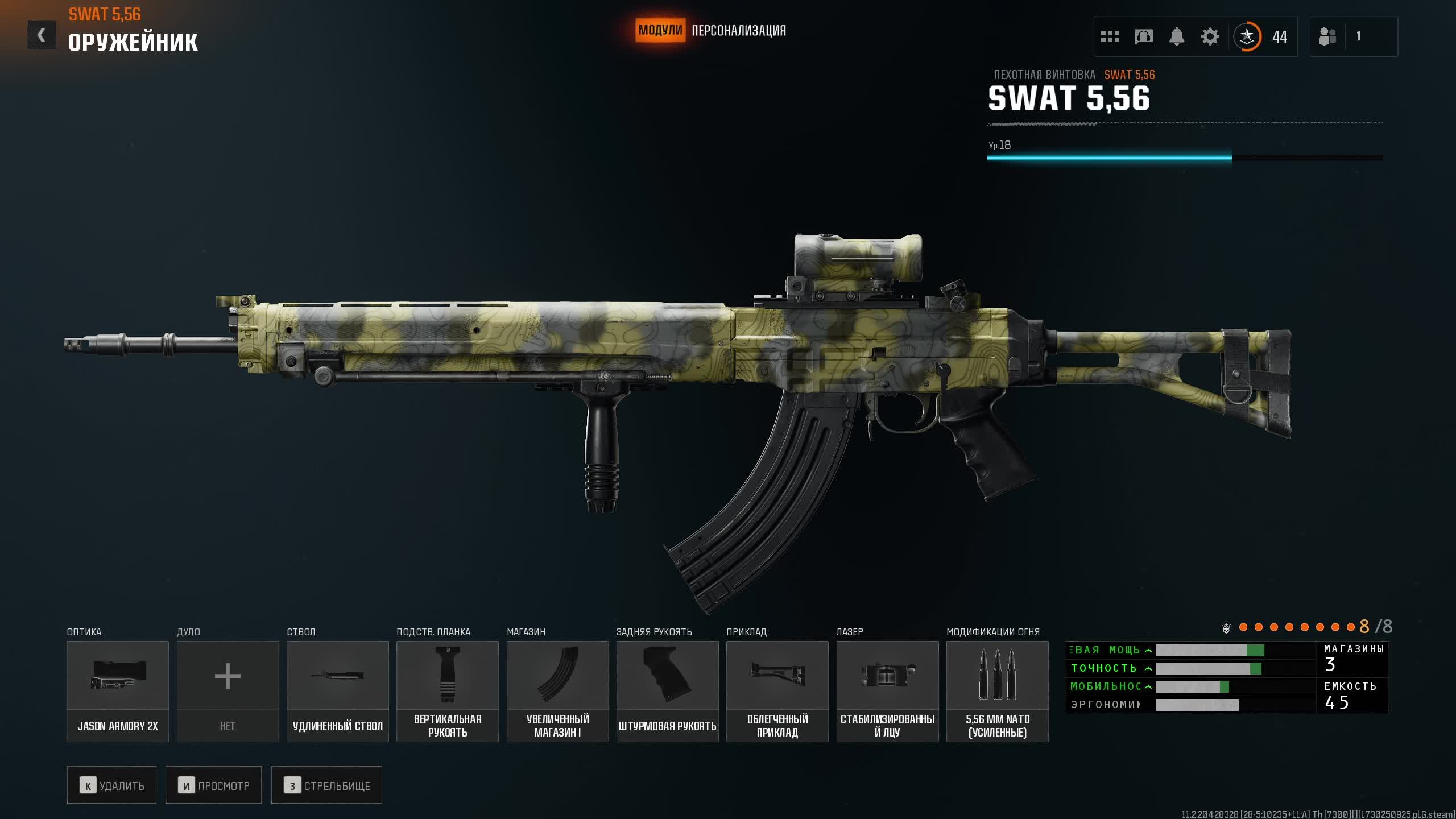Viewport: 1456px width, 819px height.
Task: Click the headset voice chat icon
Action: 1143,37
